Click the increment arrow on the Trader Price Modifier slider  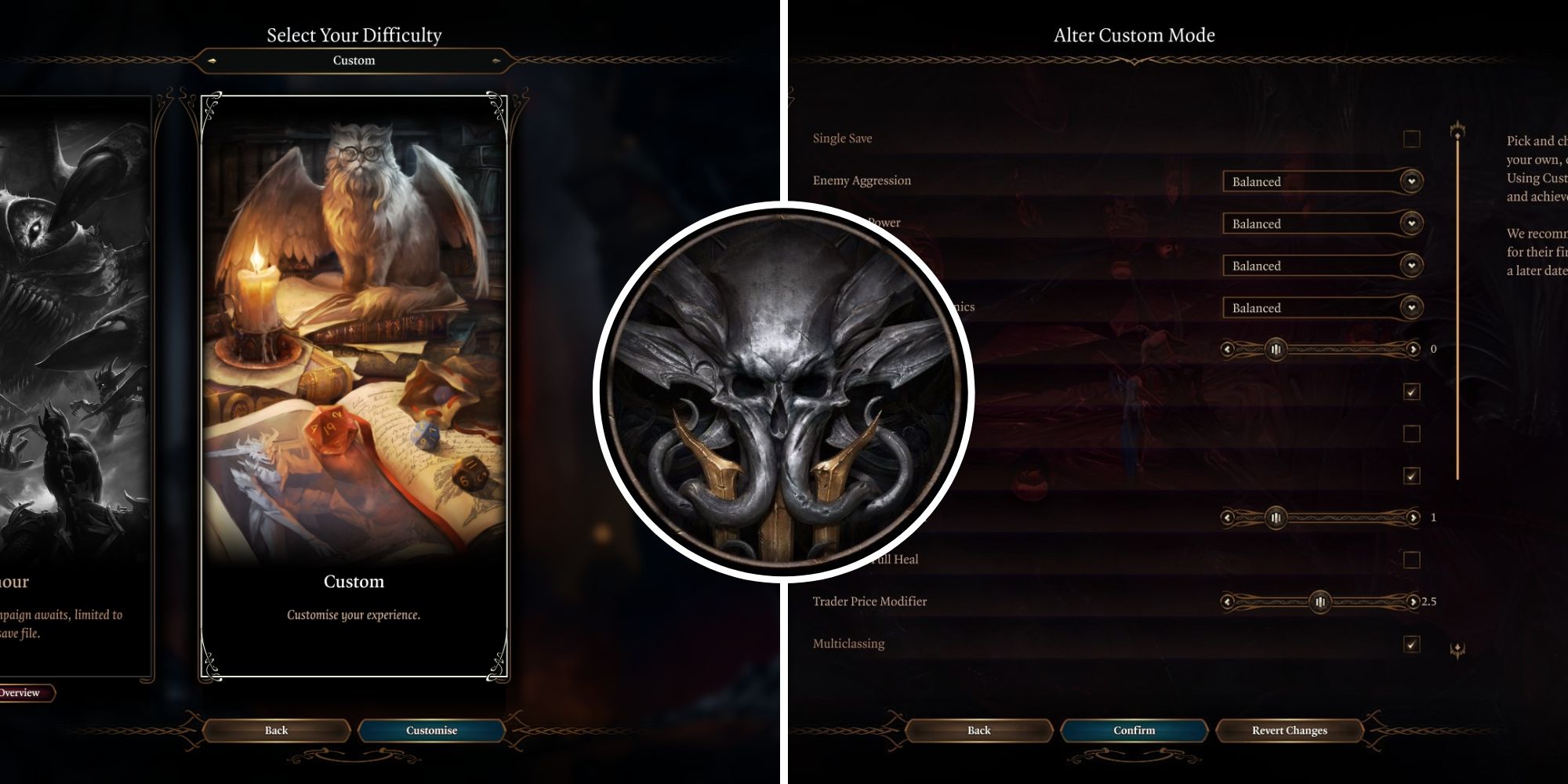1412,601
